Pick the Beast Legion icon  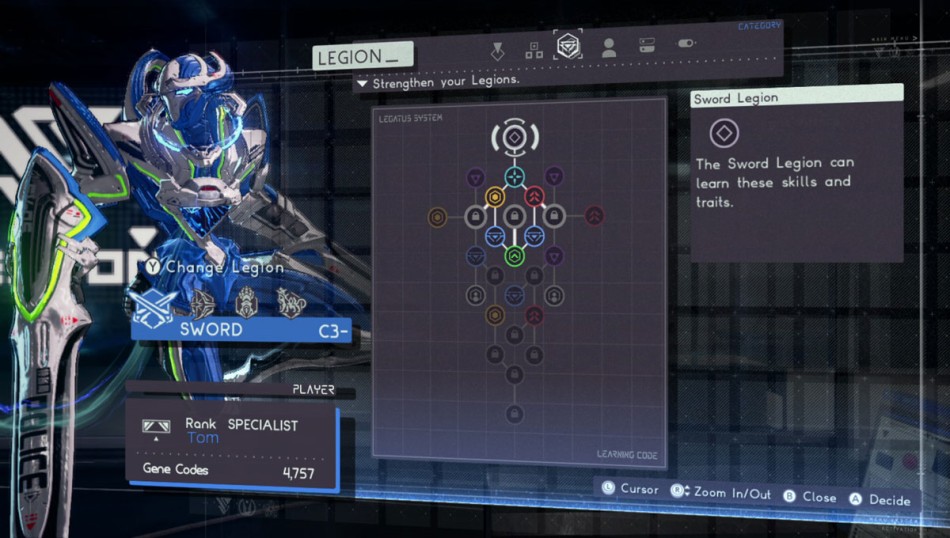click(x=291, y=302)
